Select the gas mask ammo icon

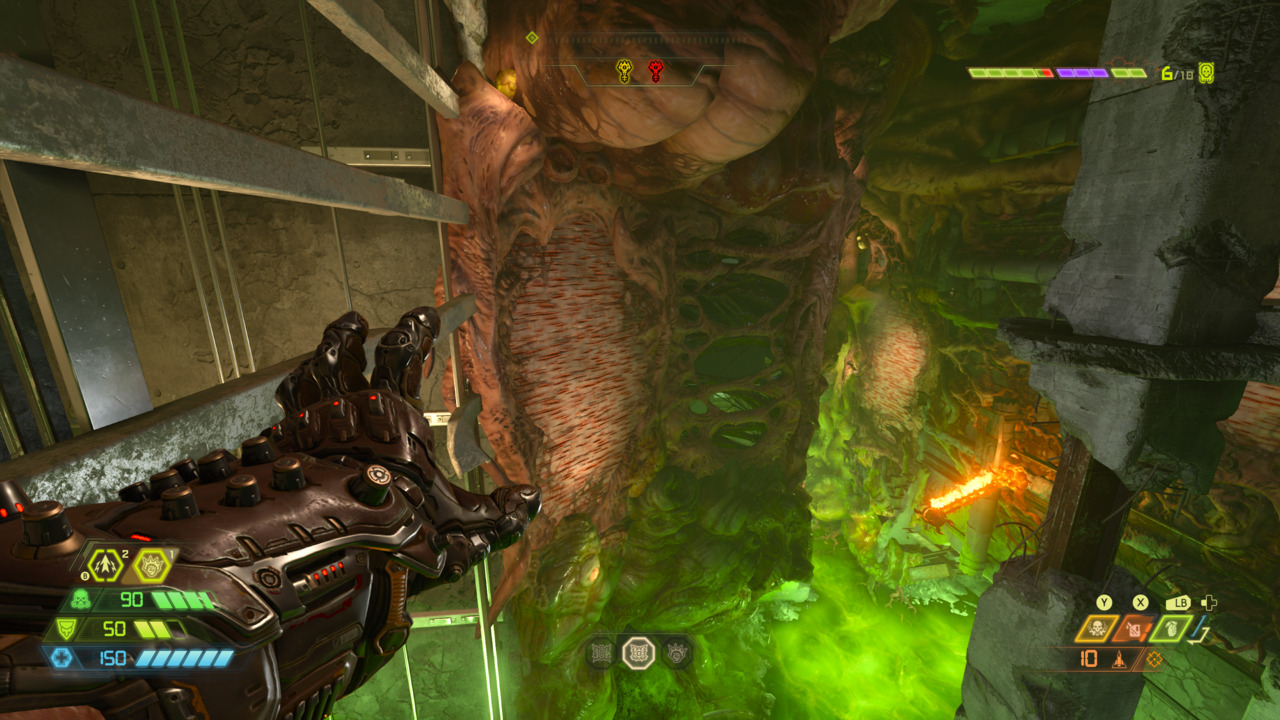(82, 598)
